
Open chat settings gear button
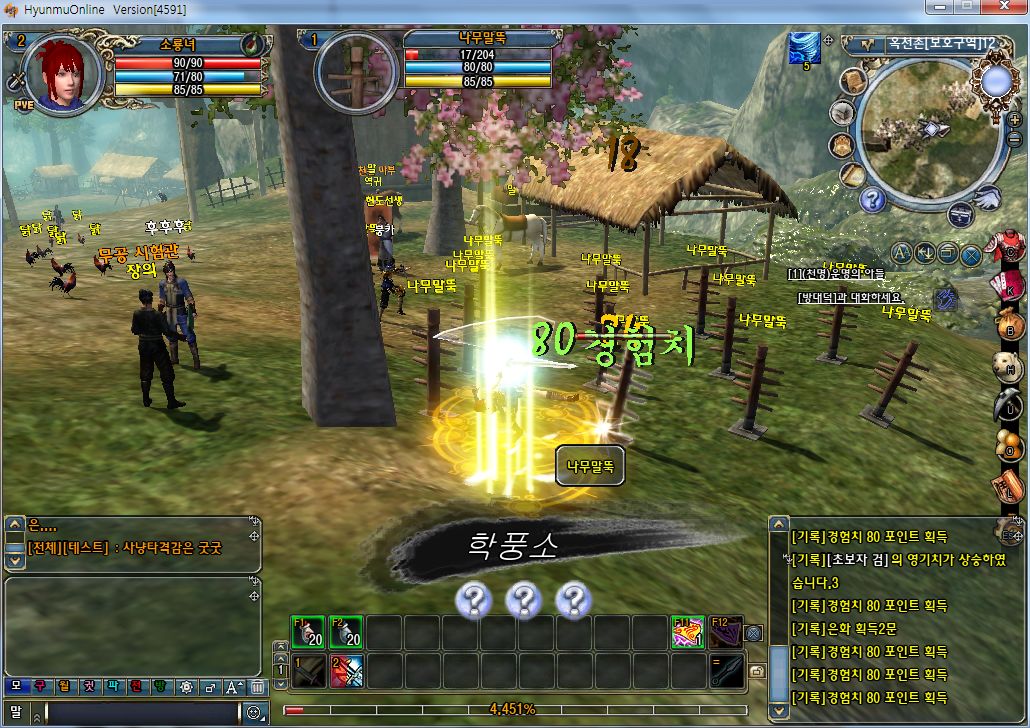click(x=185, y=687)
